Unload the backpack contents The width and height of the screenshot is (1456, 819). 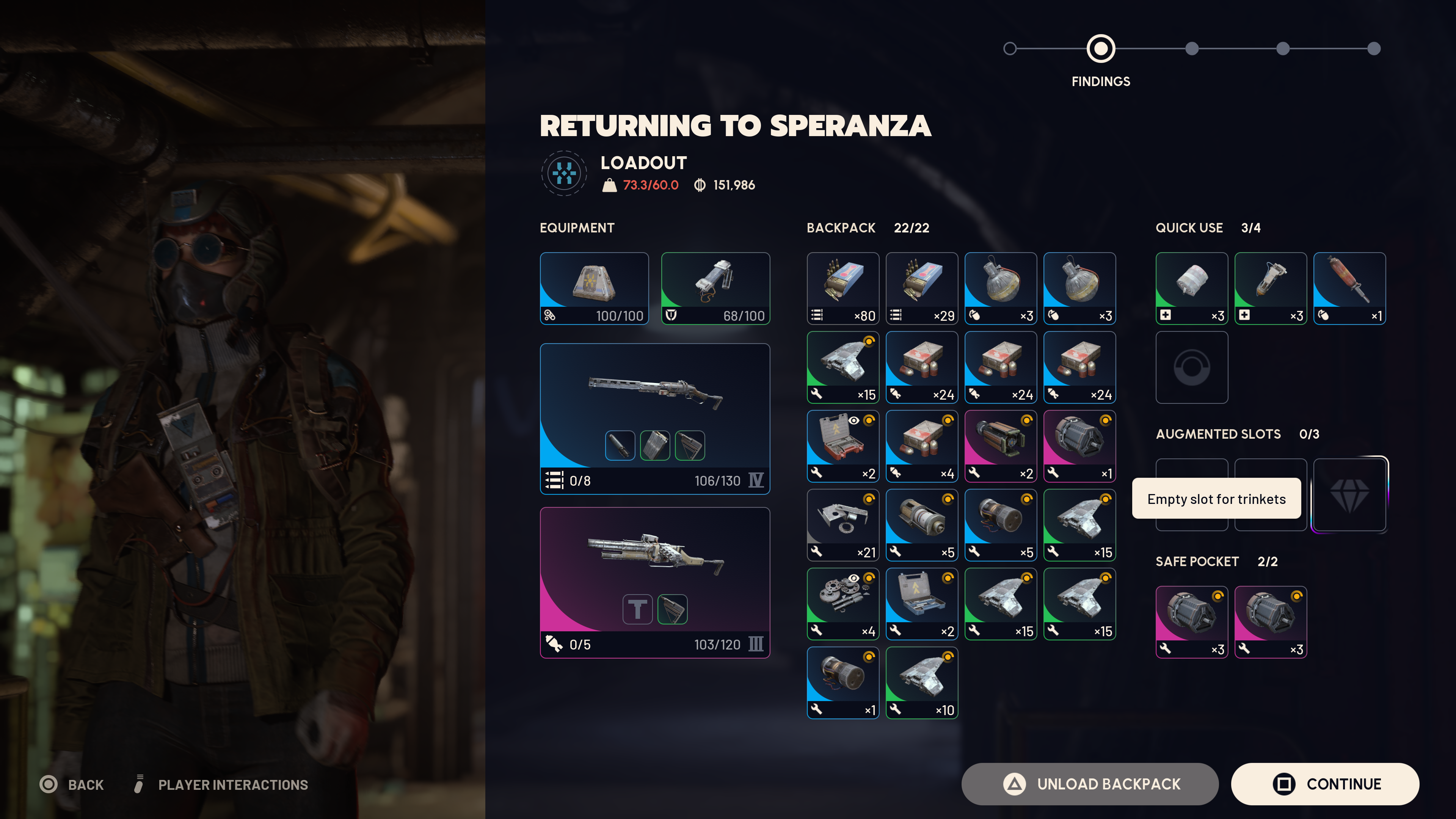pos(1089,784)
